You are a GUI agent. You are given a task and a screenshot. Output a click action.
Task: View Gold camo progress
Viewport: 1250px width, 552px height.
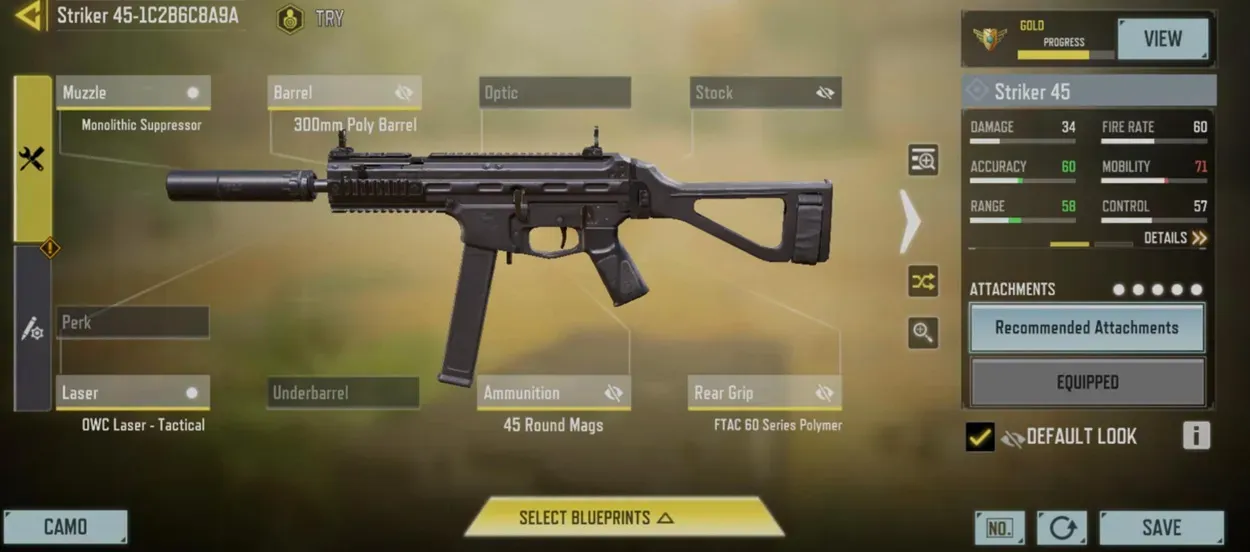click(x=1162, y=39)
